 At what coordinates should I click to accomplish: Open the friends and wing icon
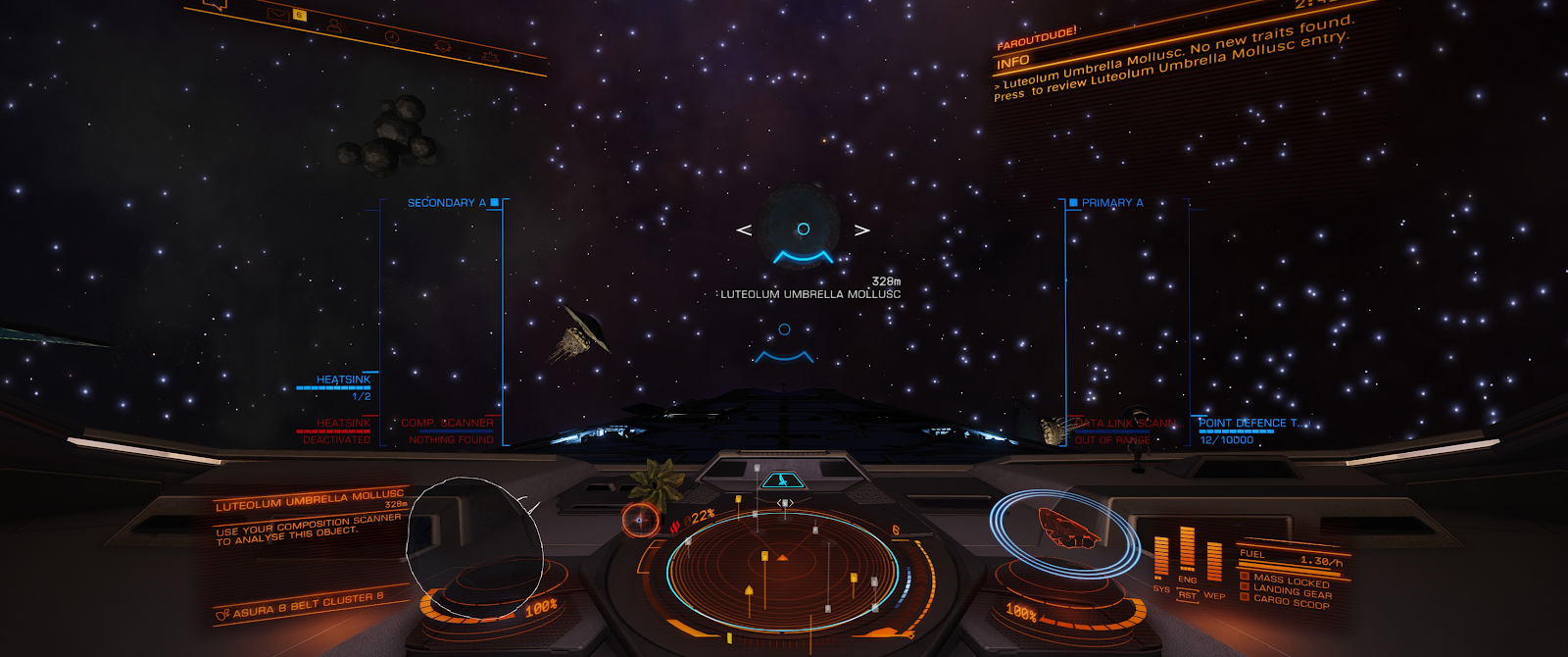pyautogui.click(x=334, y=25)
